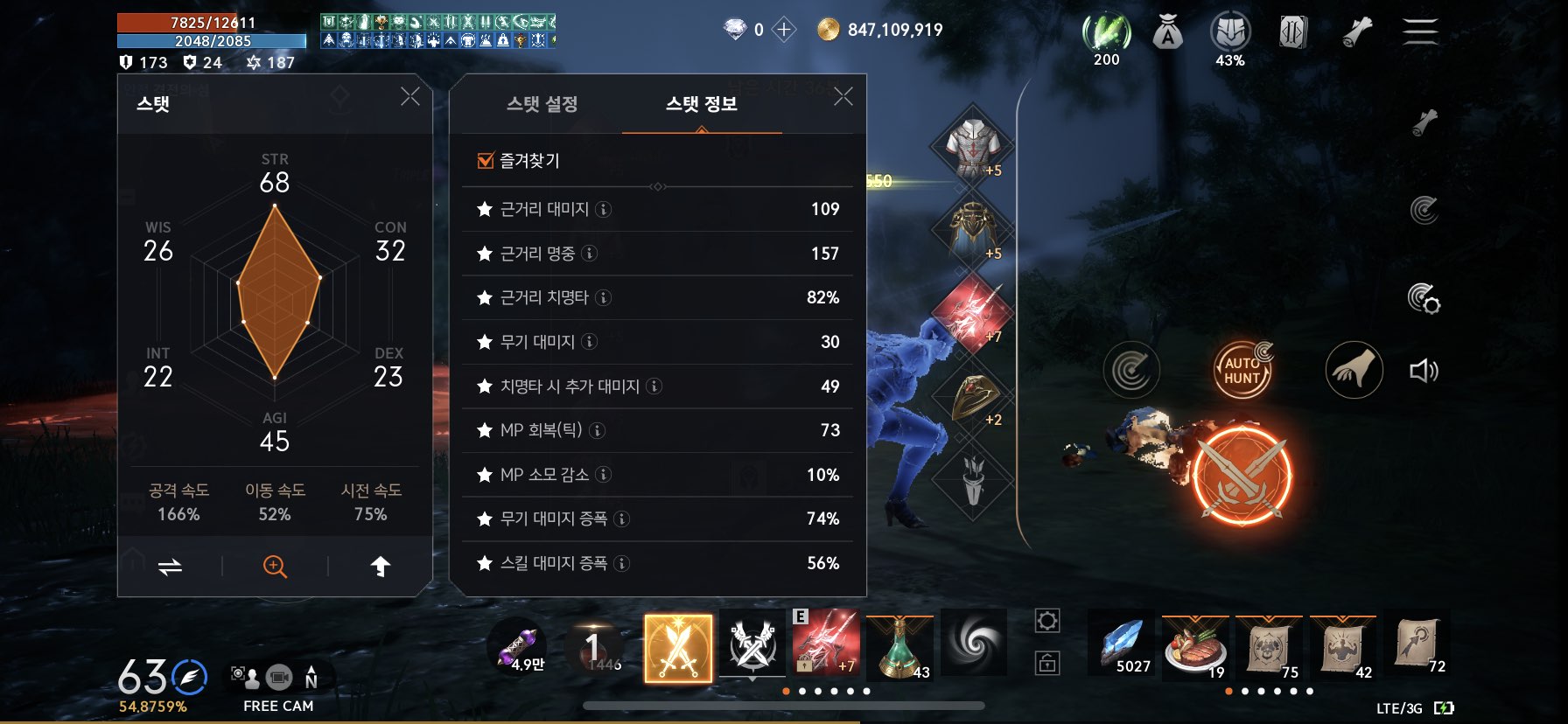Screen dimensions: 1568x724
Task: Uncheck the 즐겨찾기 checkbox
Action: pyautogui.click(x=484, y=159)
